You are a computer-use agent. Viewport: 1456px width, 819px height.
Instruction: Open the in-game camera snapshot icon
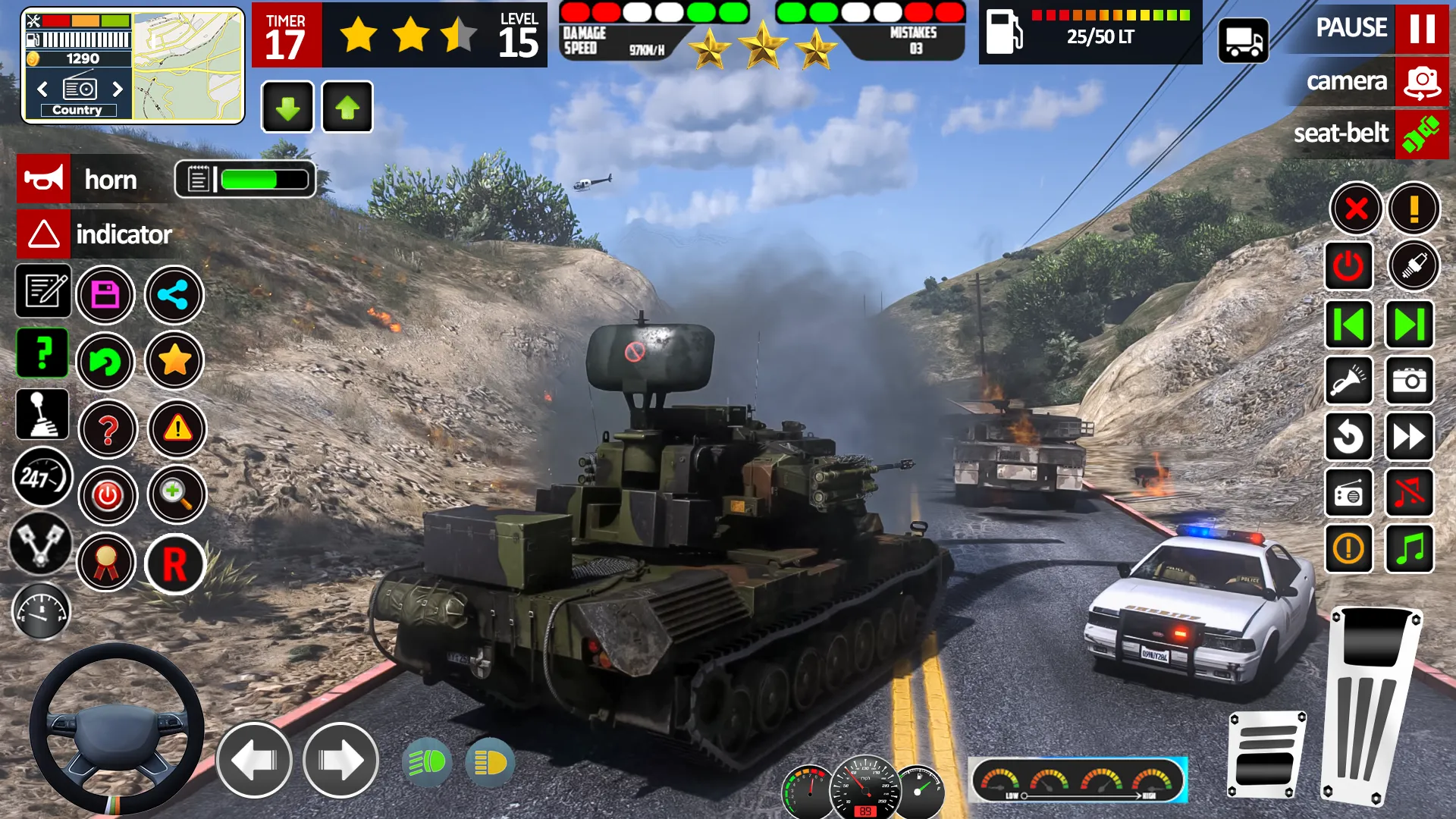tap(1409, 381)
